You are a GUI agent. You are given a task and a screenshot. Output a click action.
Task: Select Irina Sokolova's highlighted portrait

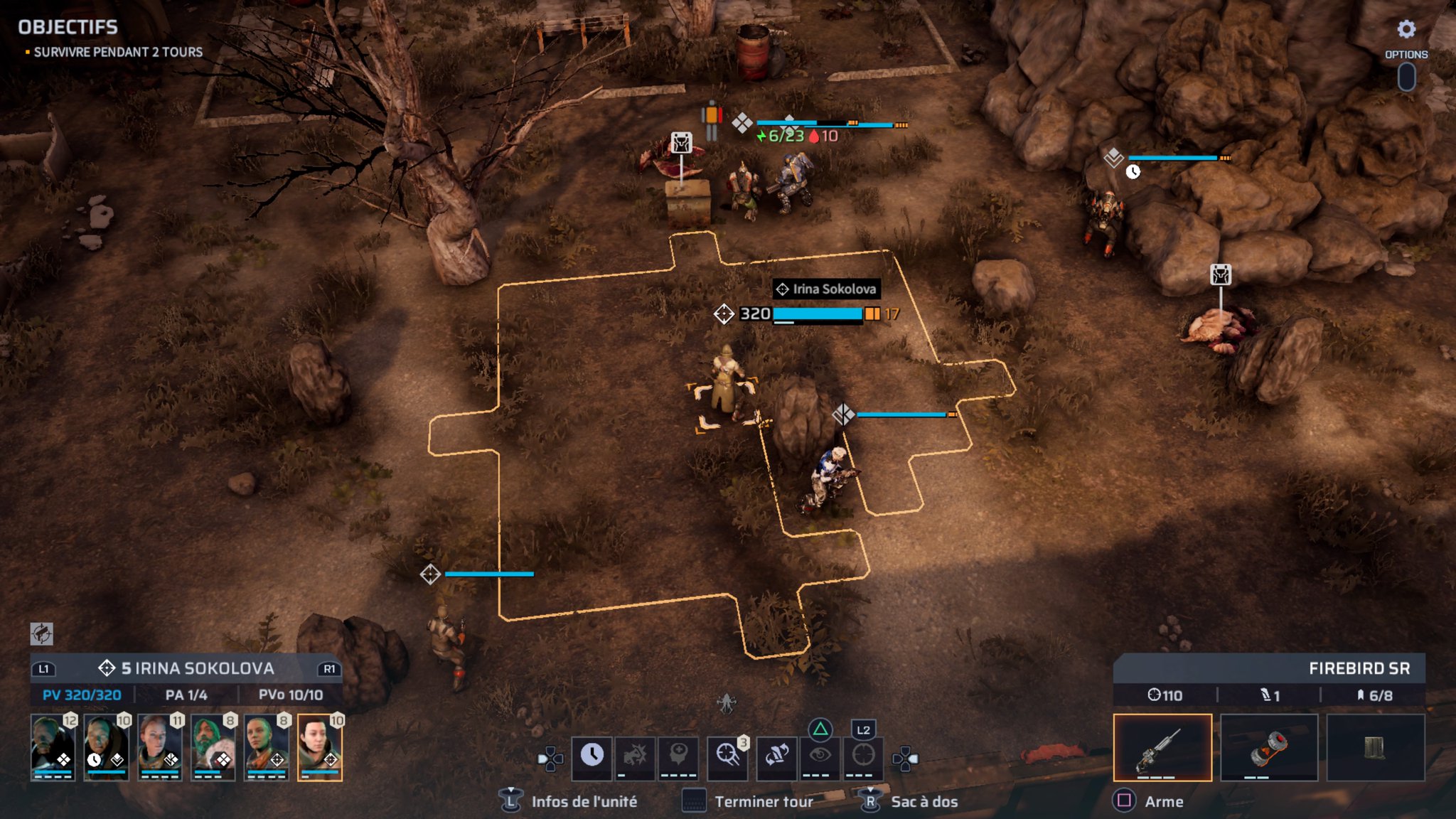tap(319, 748)
